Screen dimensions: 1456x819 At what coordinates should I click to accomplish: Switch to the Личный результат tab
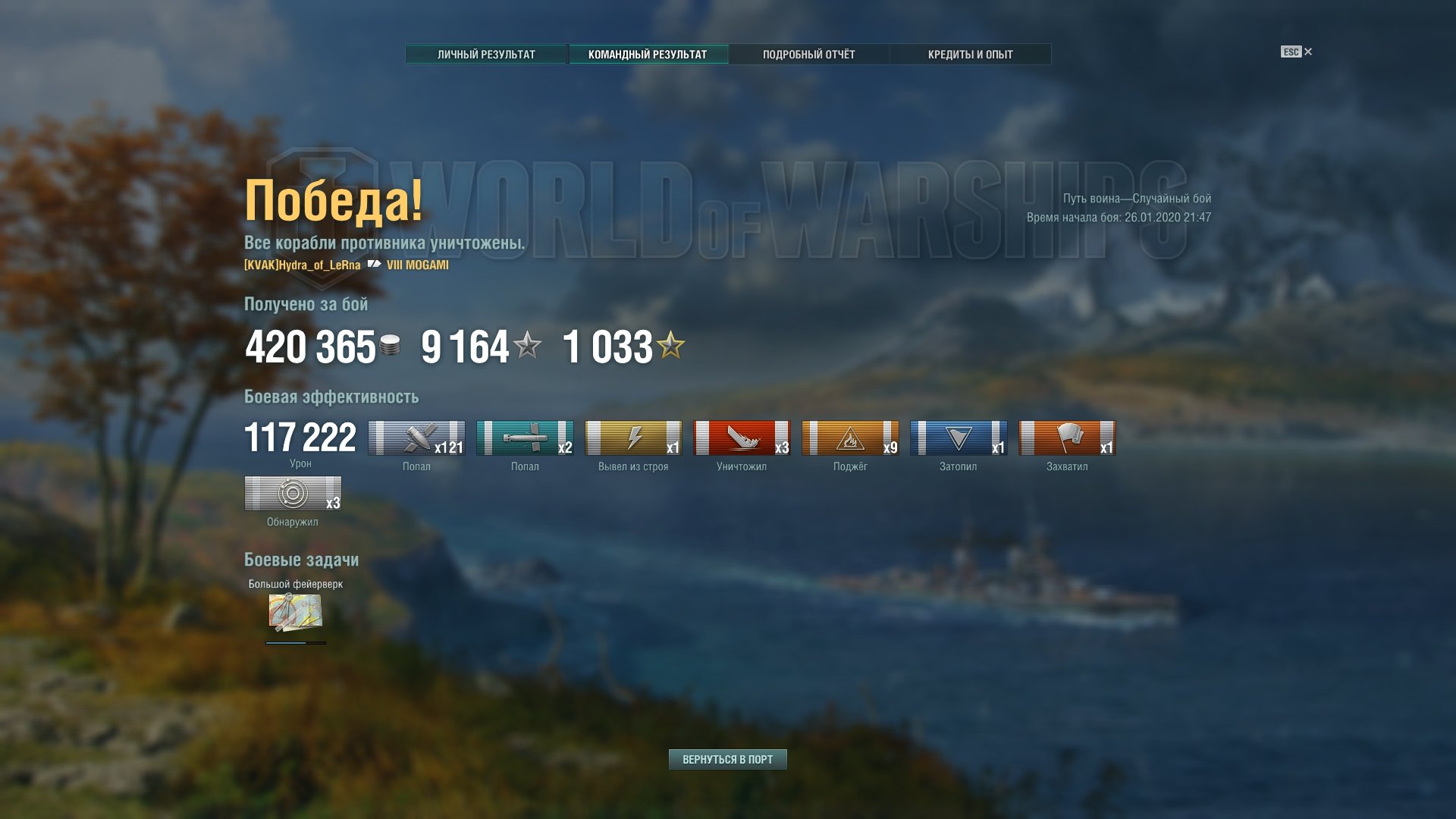486,55
